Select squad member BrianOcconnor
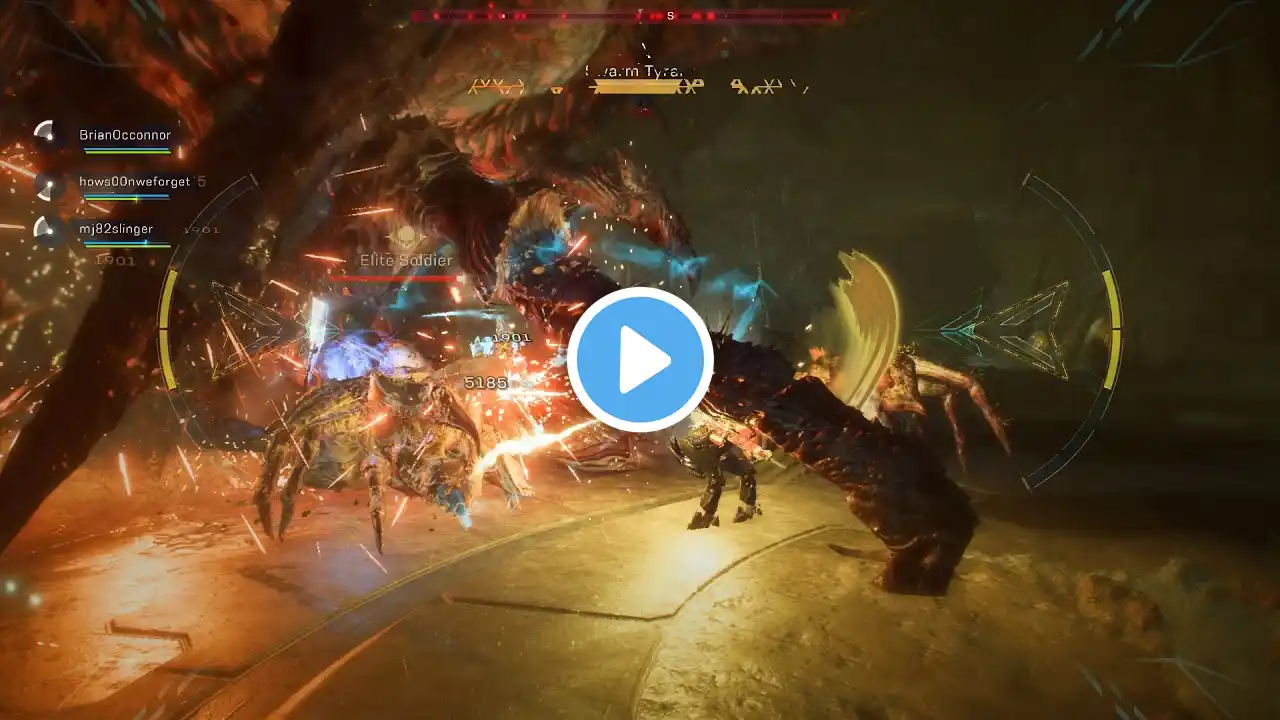The height and width of the screenshot is (720, 1280). coord(125,135)
